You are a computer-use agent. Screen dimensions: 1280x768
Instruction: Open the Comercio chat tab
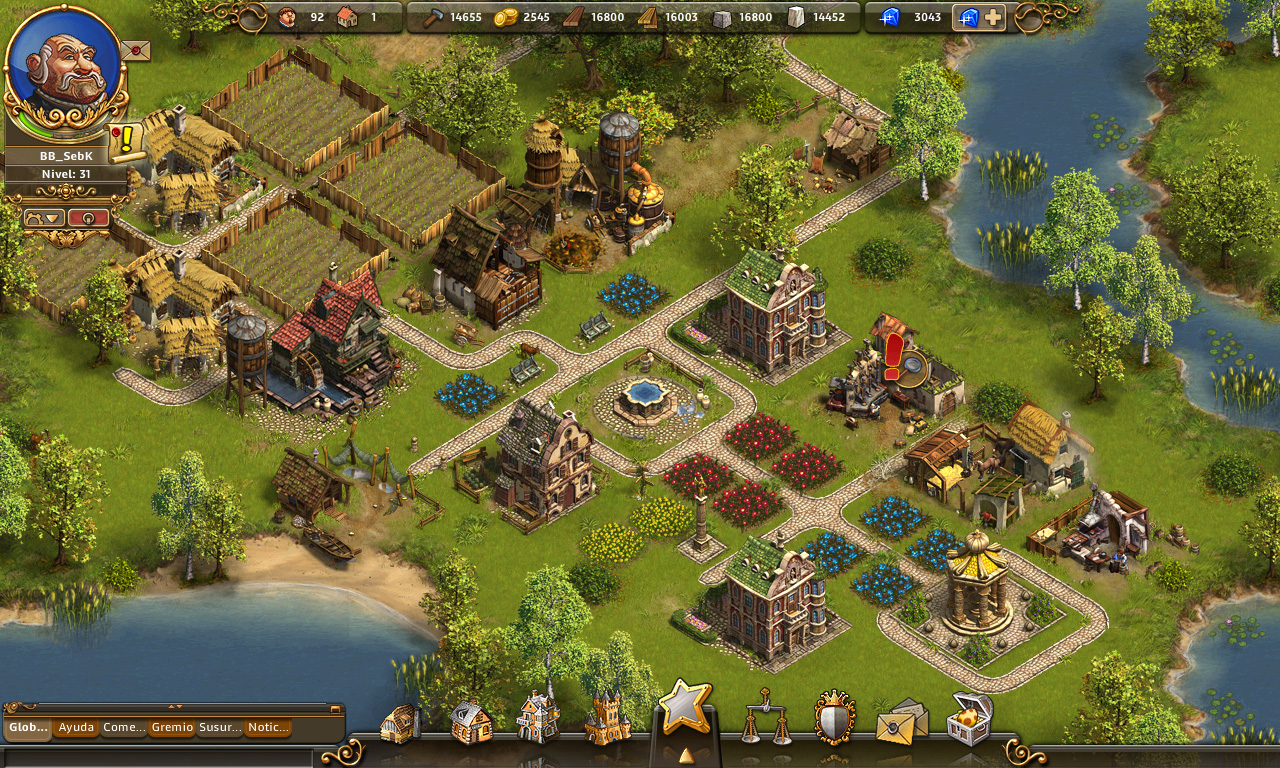124,728
